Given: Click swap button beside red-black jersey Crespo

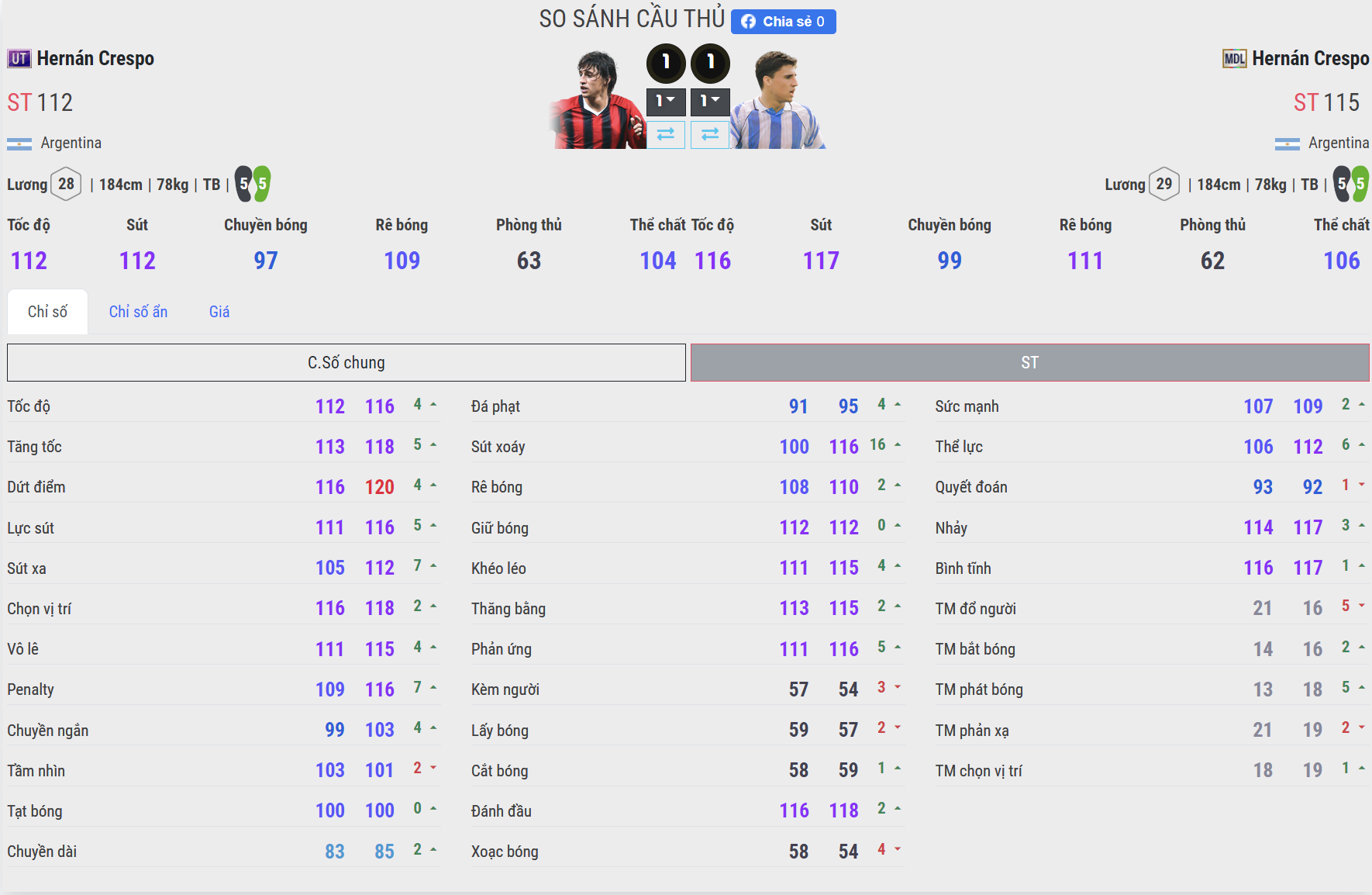Looking at the screenshot, I should coord(666,135).
